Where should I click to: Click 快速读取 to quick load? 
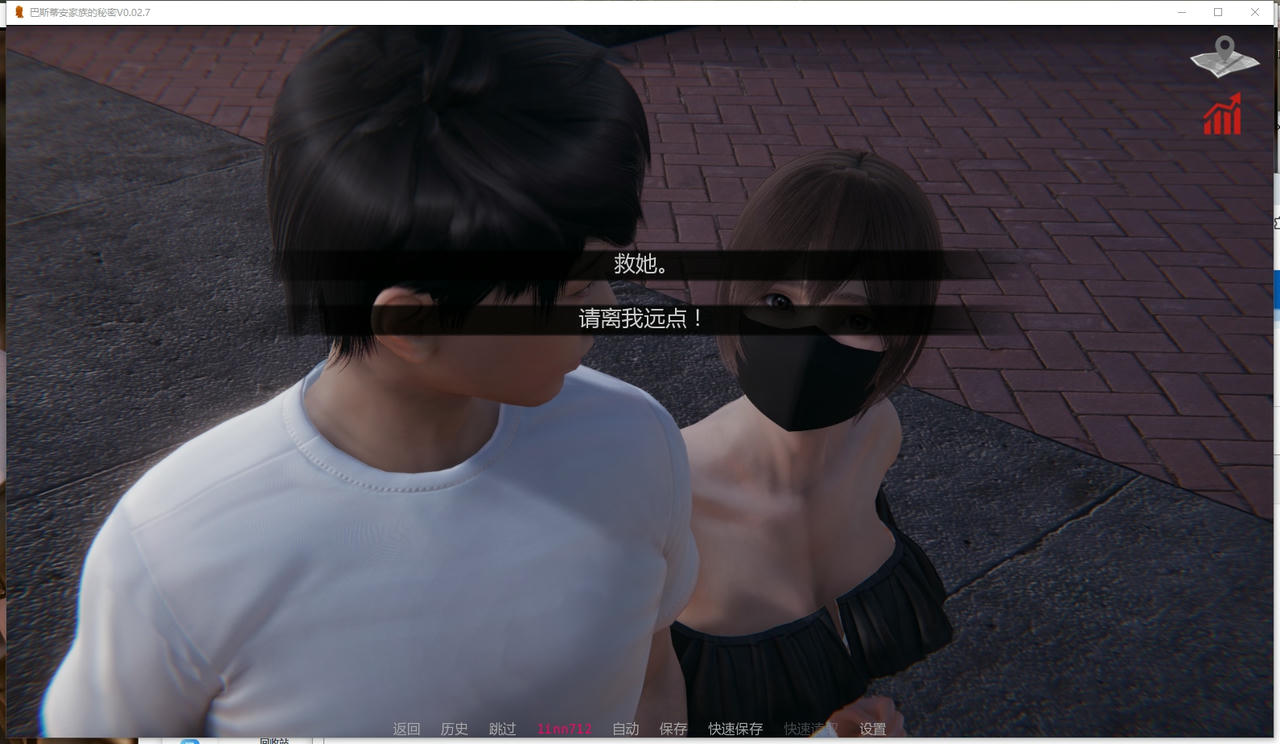[x=809, y=729]
